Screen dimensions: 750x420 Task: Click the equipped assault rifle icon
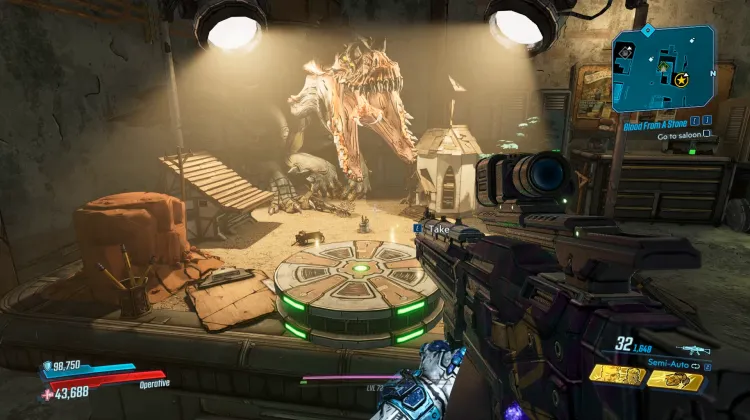coord(692,349)
